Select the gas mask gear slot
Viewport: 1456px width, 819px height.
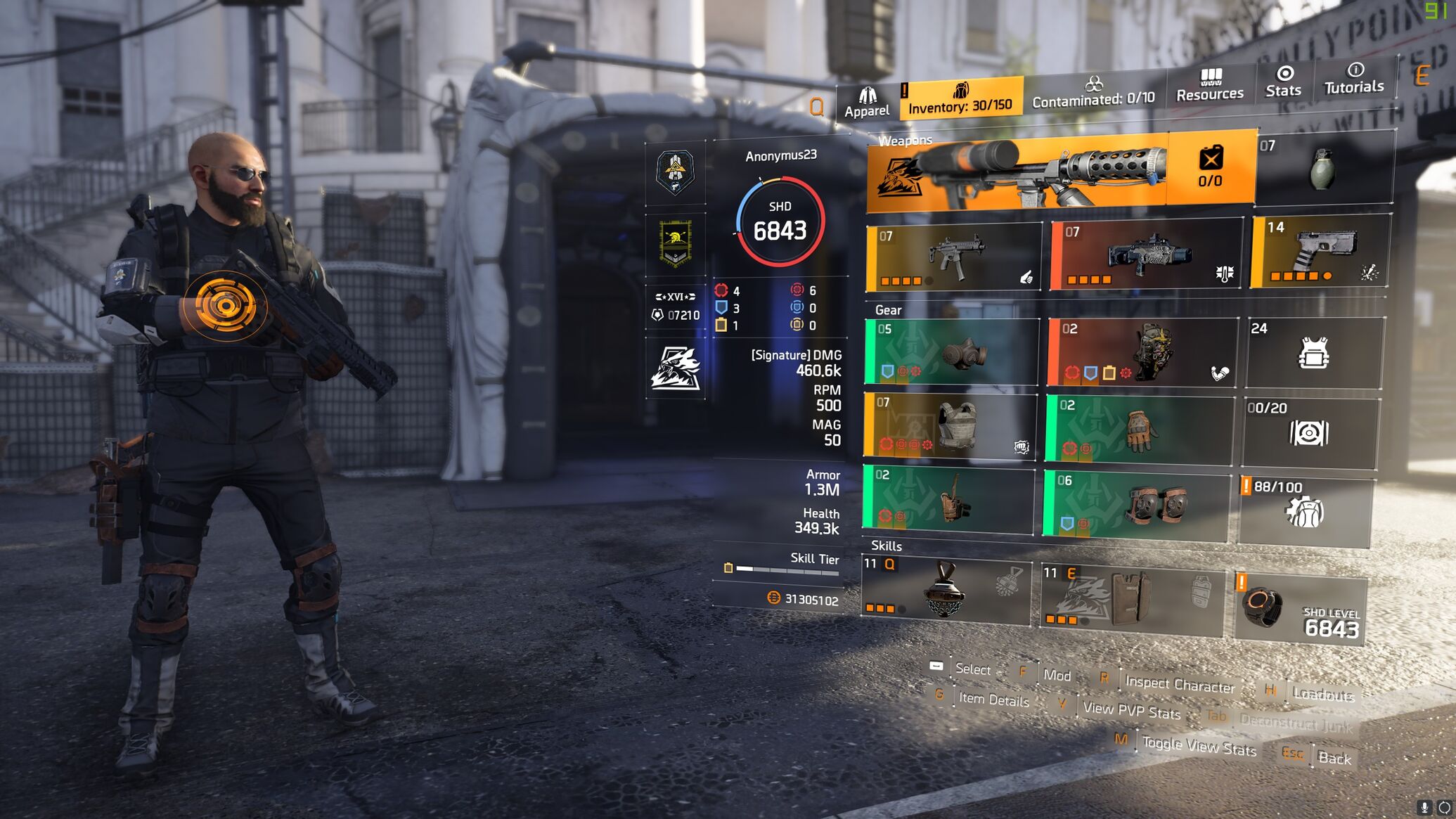coord(951,352)
